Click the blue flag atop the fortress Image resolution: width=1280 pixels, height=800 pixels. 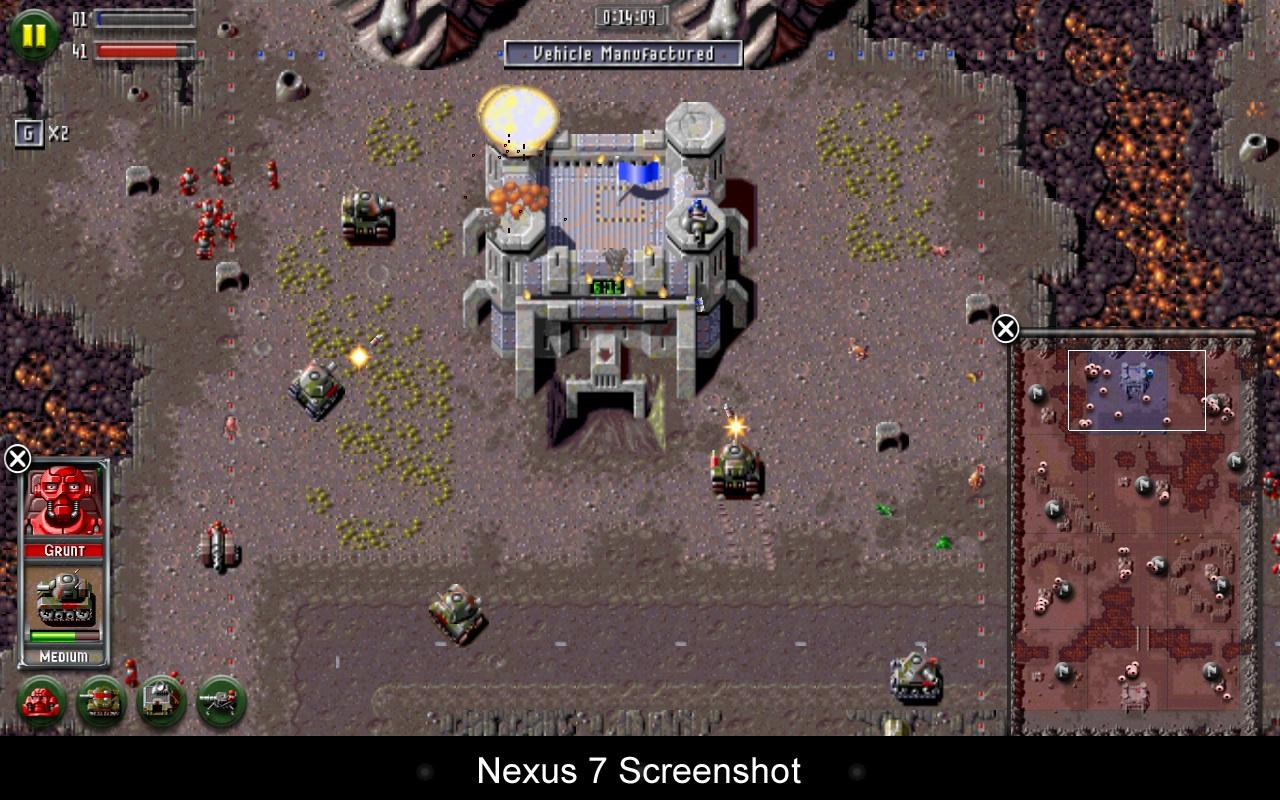tap(638, 172)
